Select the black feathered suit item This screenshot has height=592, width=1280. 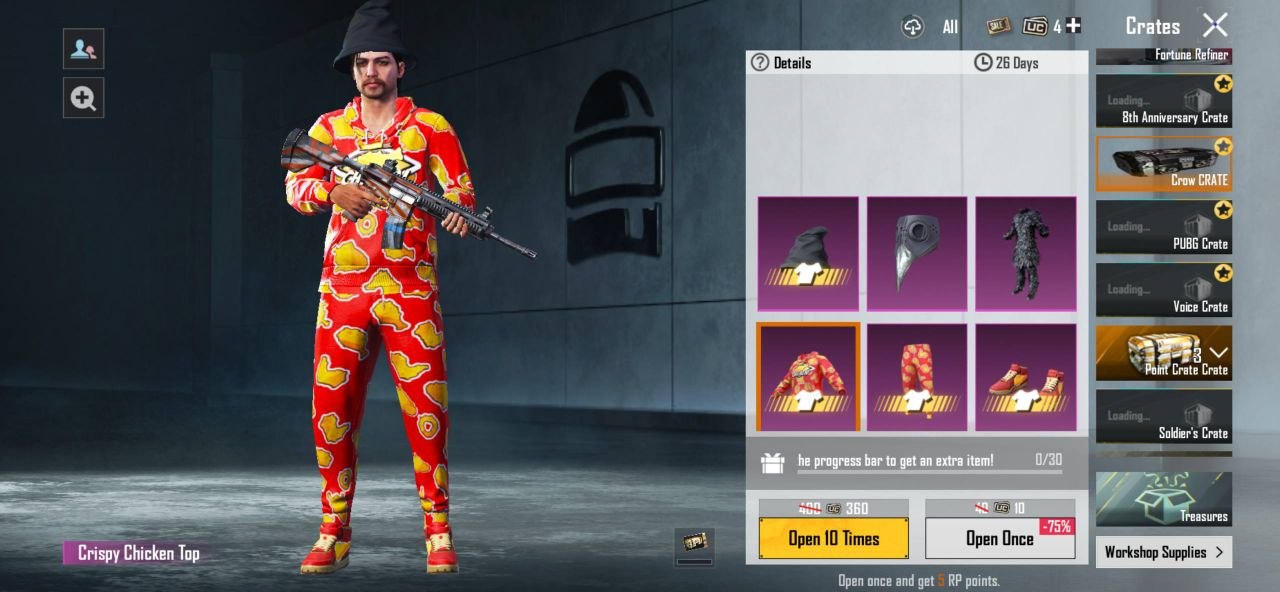(x=1026, y=253)
